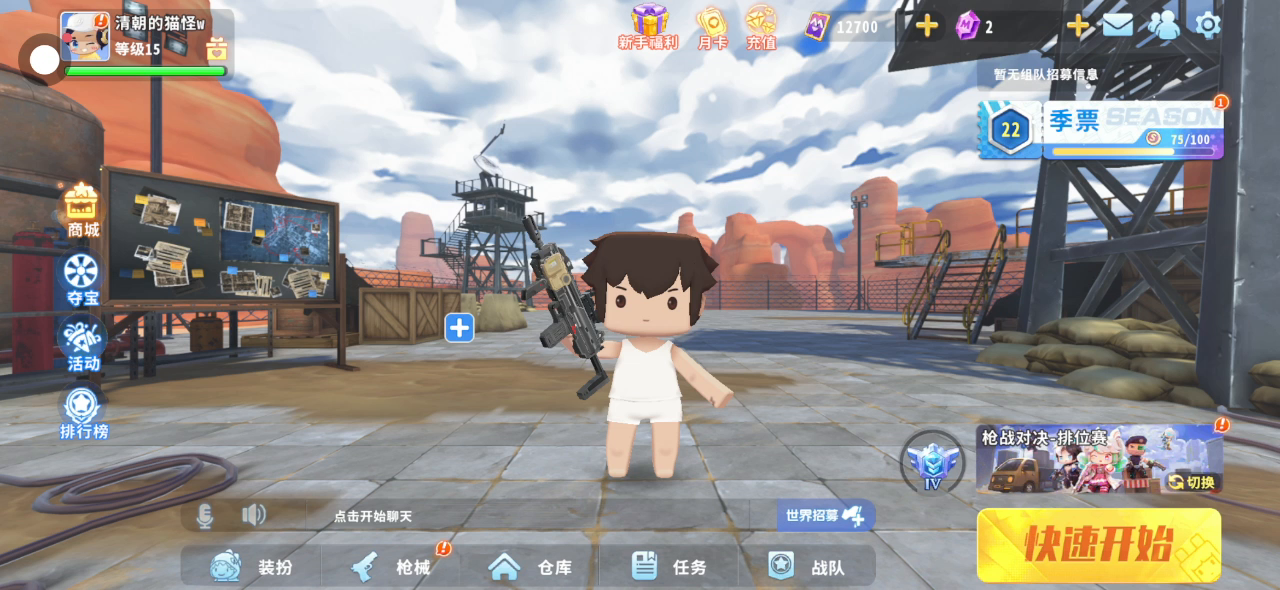Open the 装扮 outfit menu
The image size is (1280, 590).
coord(252,567)
